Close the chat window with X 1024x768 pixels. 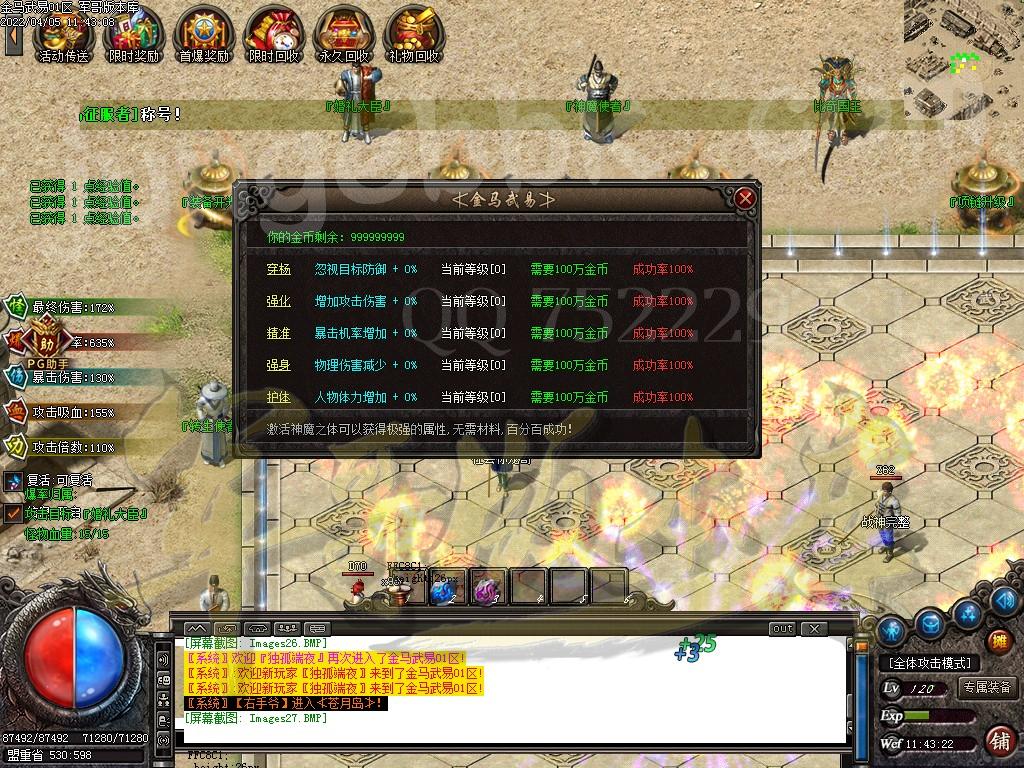point(815,629)
